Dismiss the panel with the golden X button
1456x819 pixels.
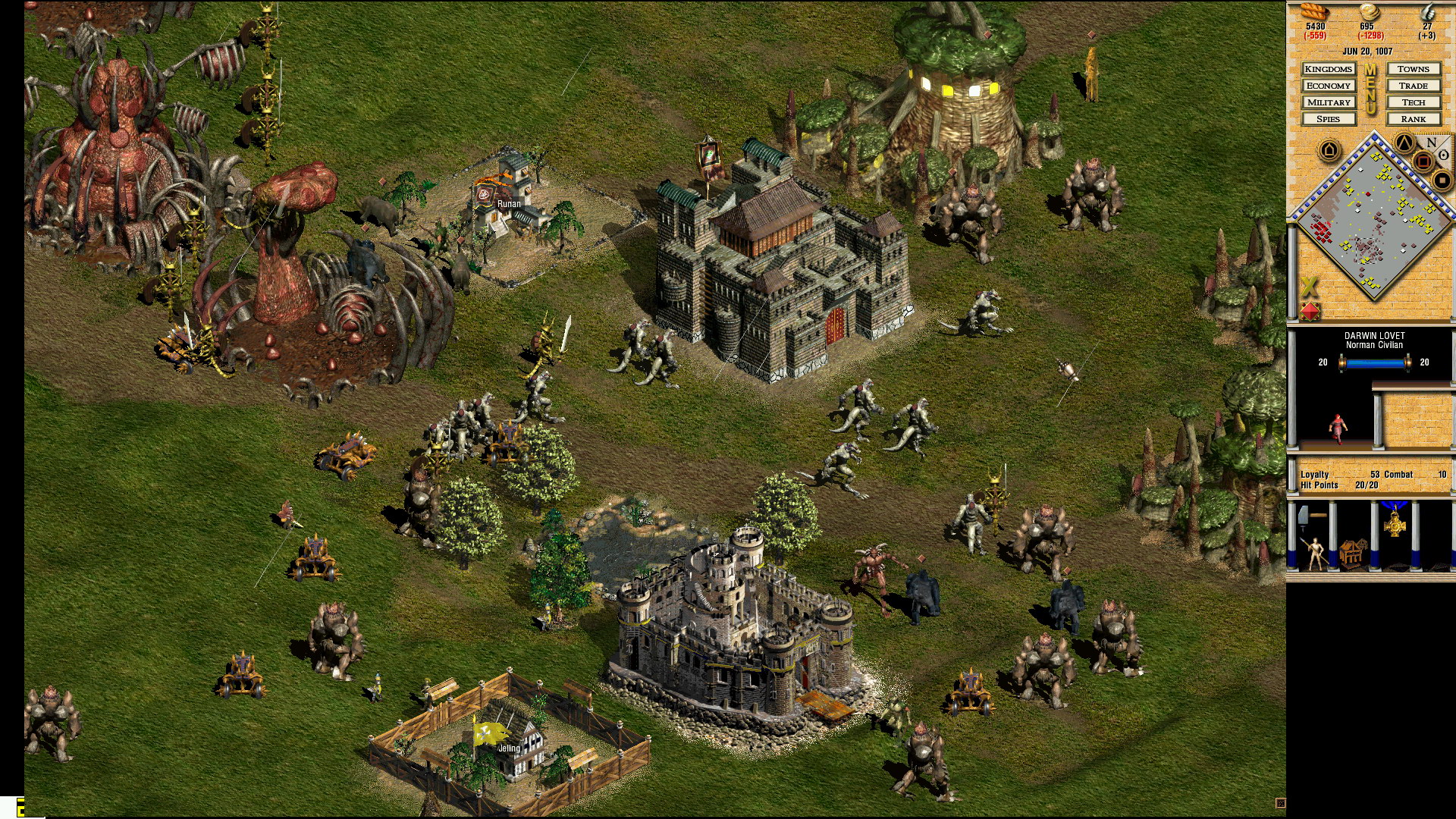pos(1309,285)
